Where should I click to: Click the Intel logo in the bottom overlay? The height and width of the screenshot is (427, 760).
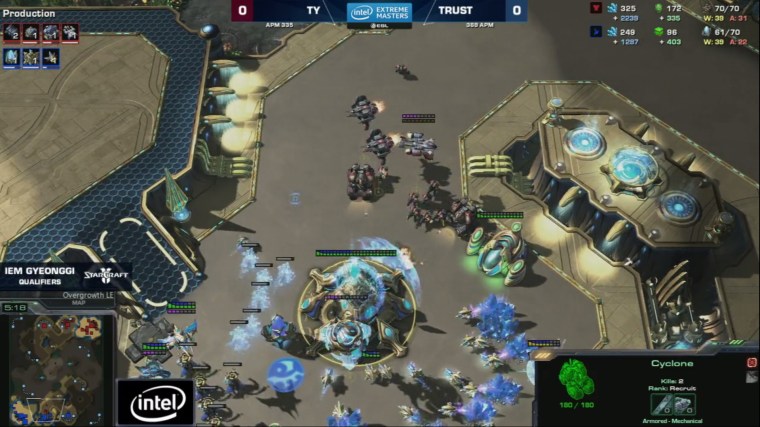156,402
